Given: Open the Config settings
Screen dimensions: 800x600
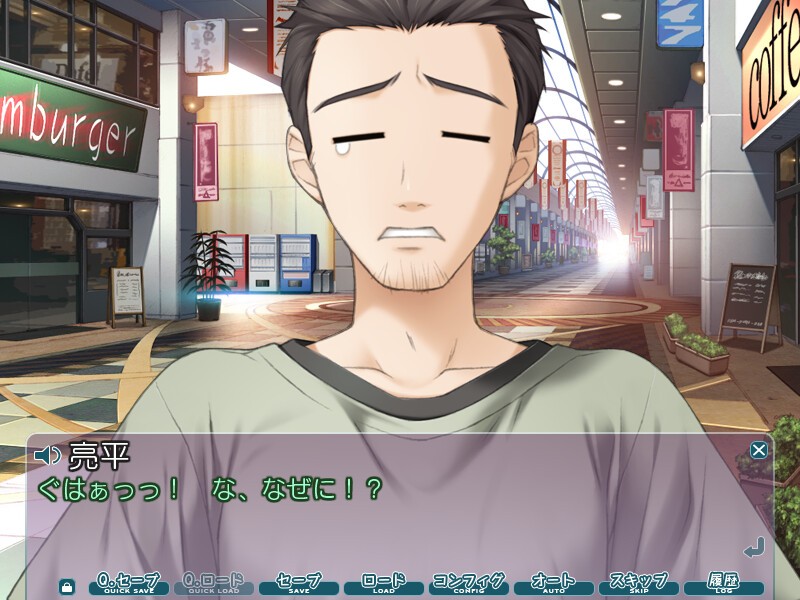Looking at the screenshot, I should point(469,584).
